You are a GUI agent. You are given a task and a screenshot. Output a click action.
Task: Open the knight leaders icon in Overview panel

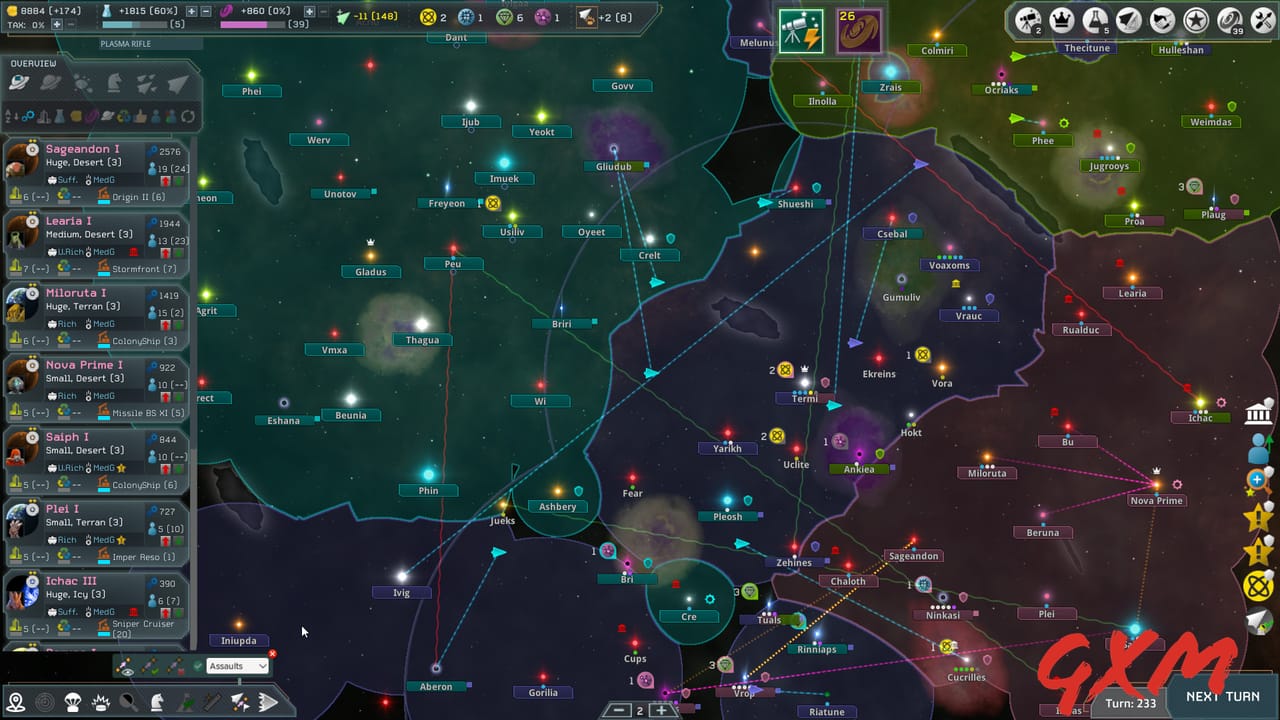coord(114,83)
